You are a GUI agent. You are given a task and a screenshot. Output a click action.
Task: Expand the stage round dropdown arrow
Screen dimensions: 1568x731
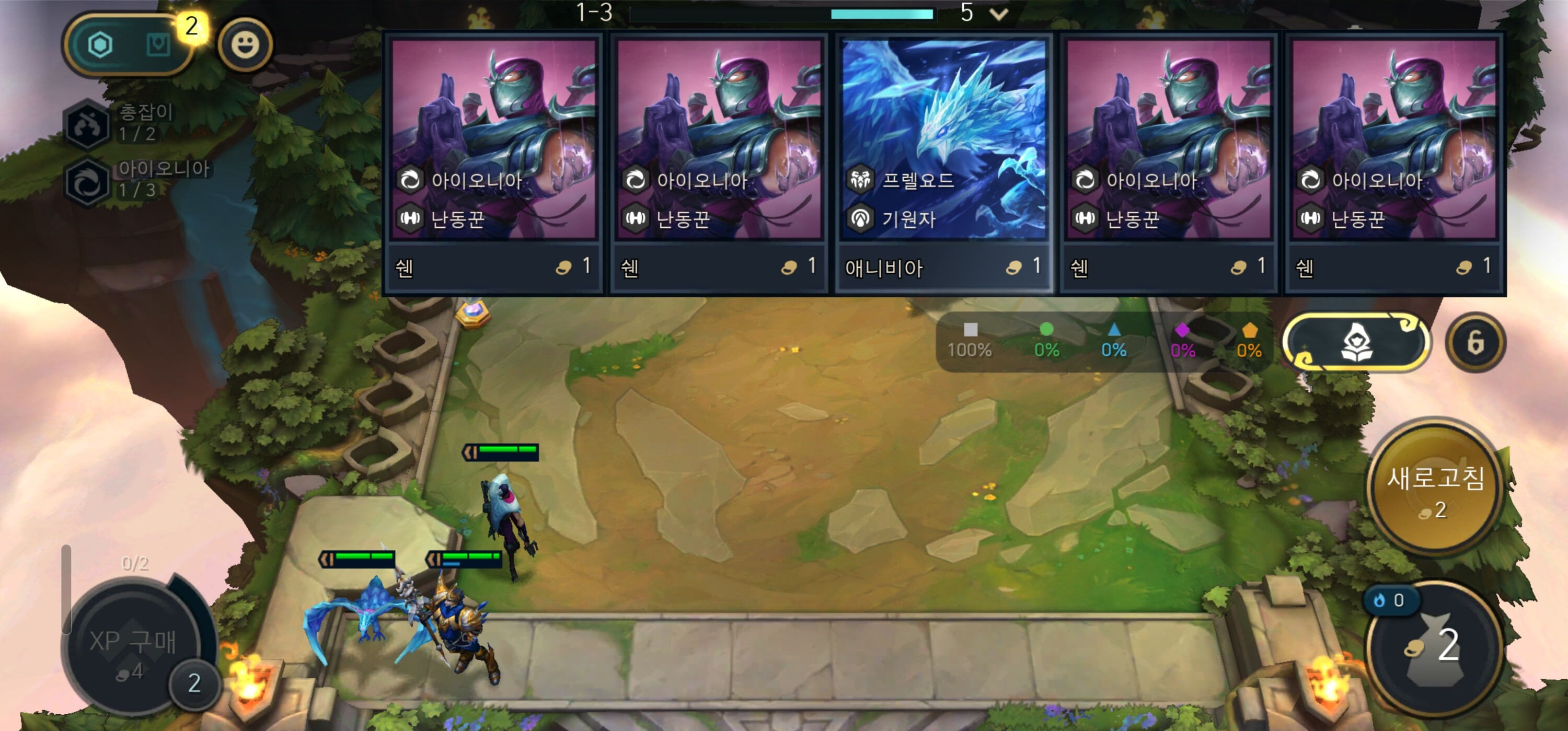click(x=999, y=14)
